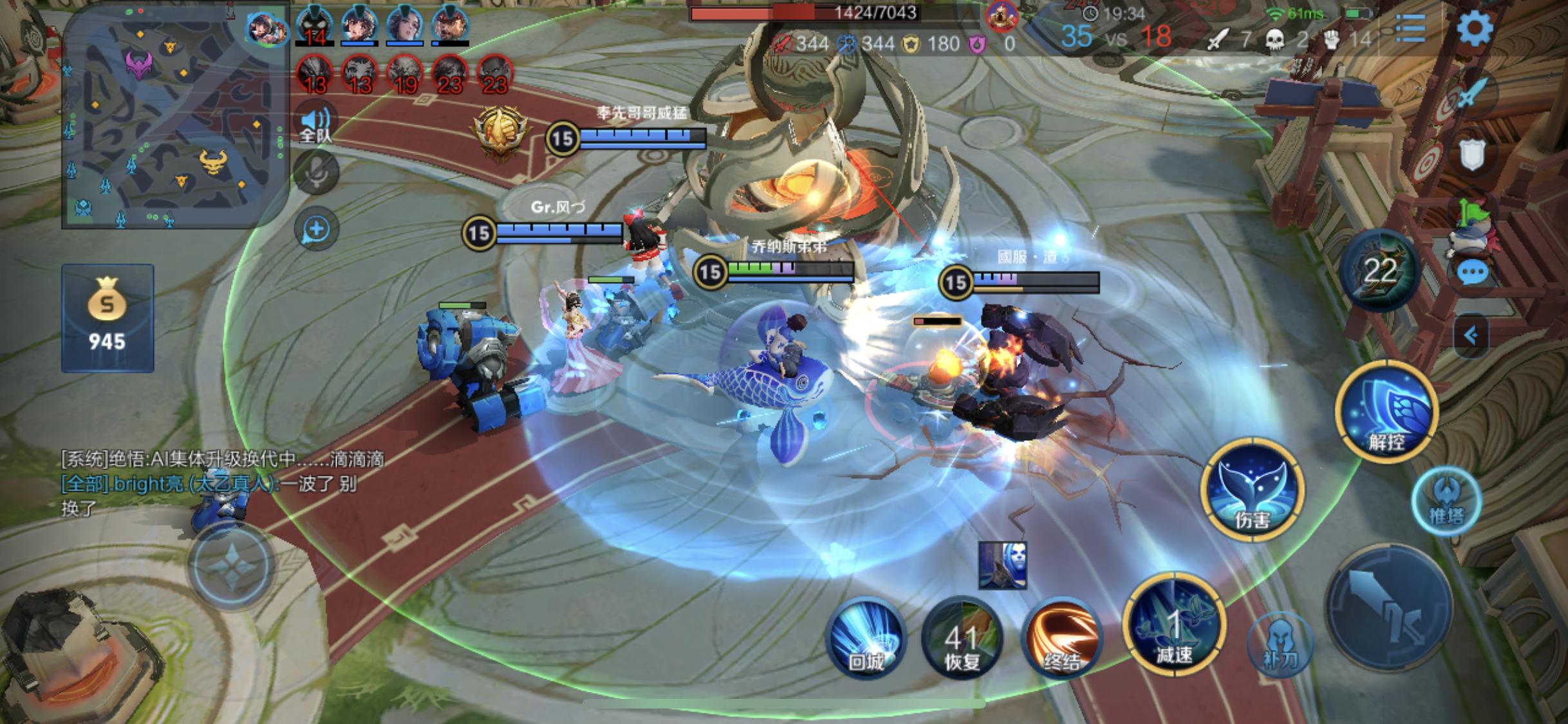
Task: Tap the minimap
Action: 174,119
